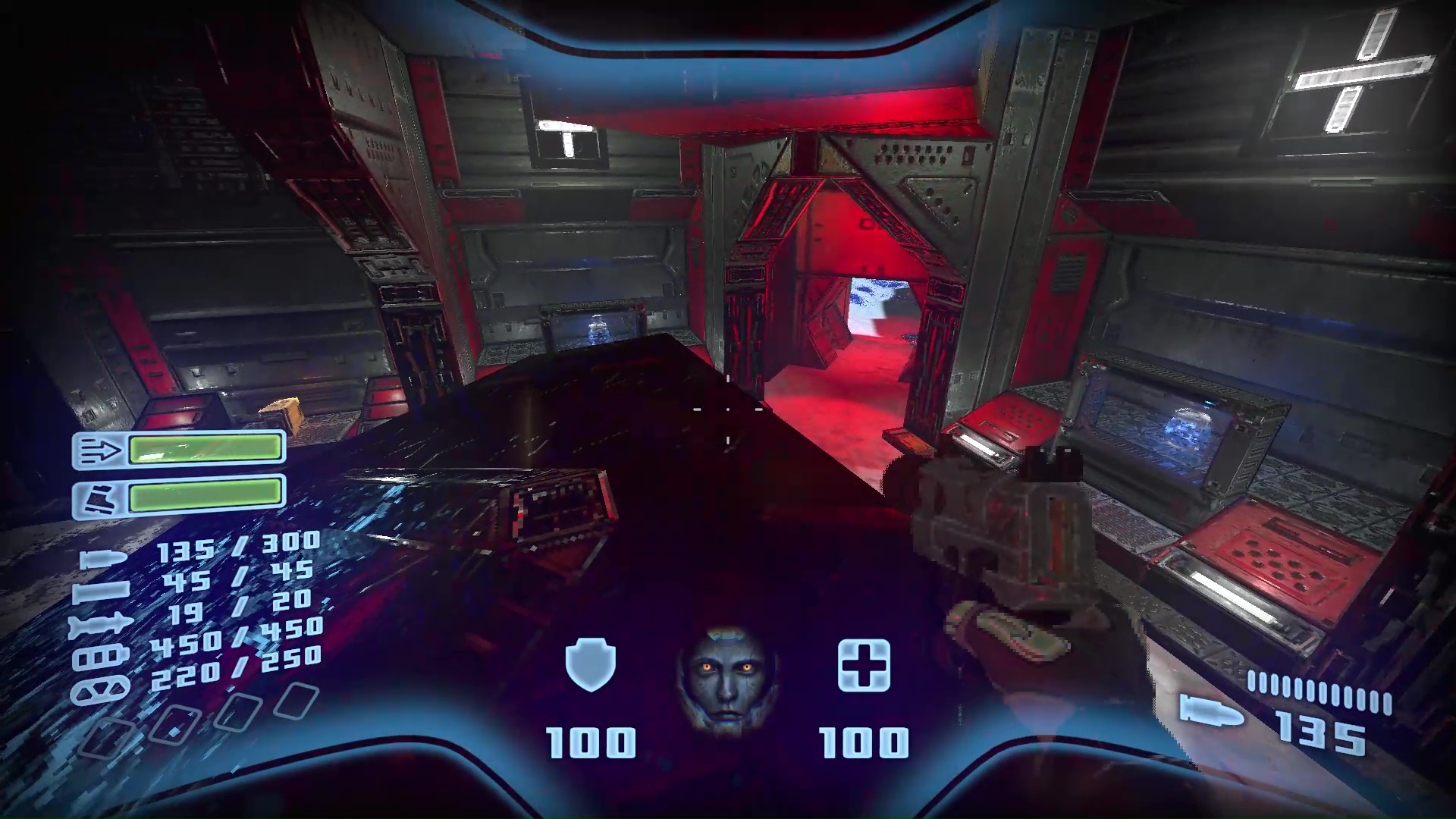Click the shell ammo icon below the bullet
The height and width of the screenshot is (819, 1456).
coord(101,592)
